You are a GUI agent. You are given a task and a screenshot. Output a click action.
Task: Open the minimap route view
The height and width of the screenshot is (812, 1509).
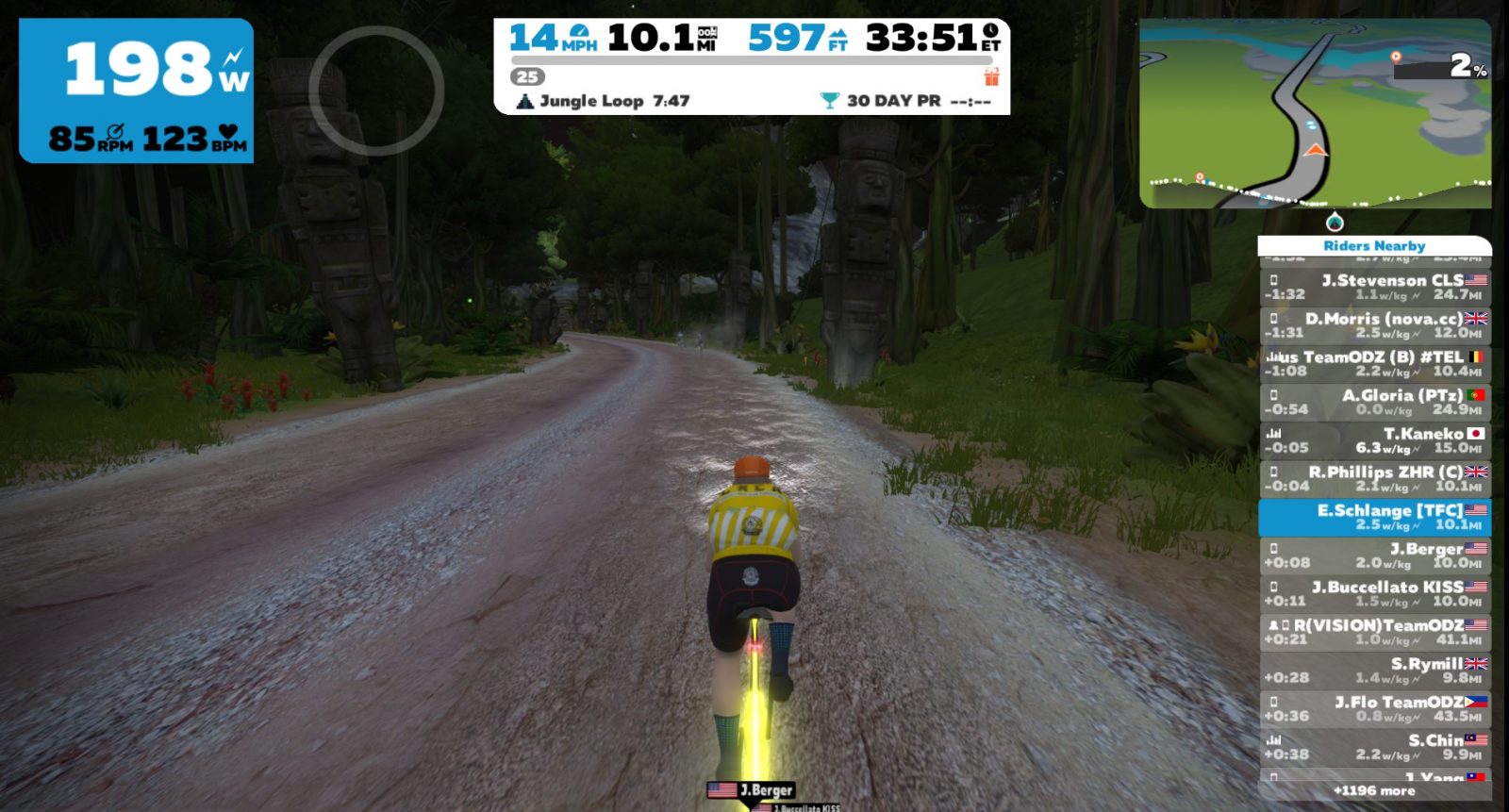pyautogui.click(x=1315, y=113)
